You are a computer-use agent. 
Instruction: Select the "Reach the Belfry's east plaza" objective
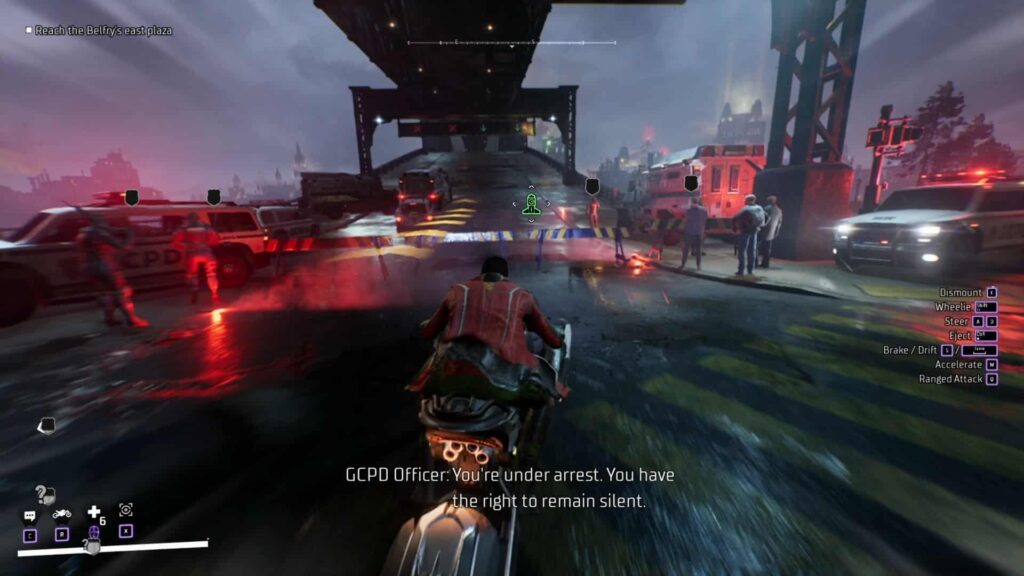click(103, 31)
